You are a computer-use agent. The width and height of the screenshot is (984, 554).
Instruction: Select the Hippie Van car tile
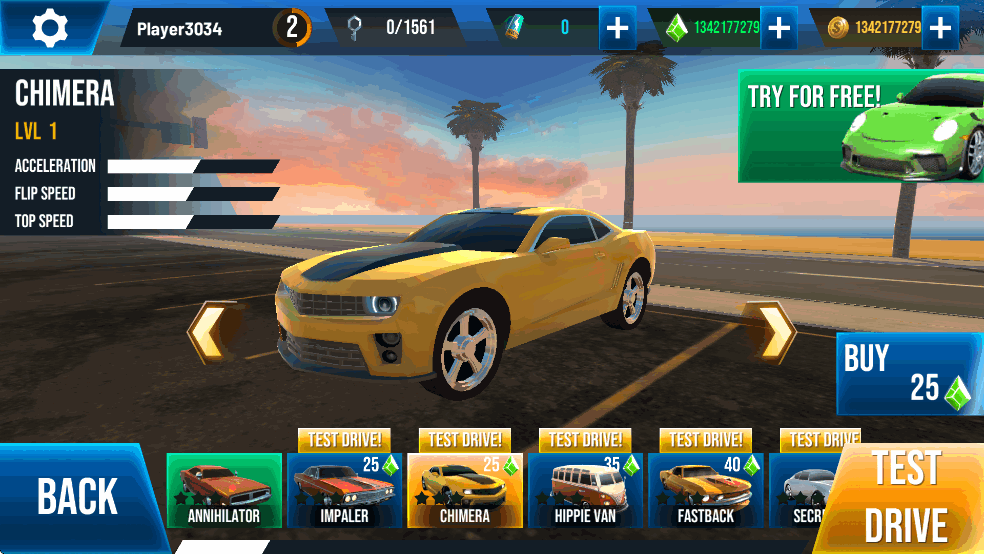tap(585, 490)
